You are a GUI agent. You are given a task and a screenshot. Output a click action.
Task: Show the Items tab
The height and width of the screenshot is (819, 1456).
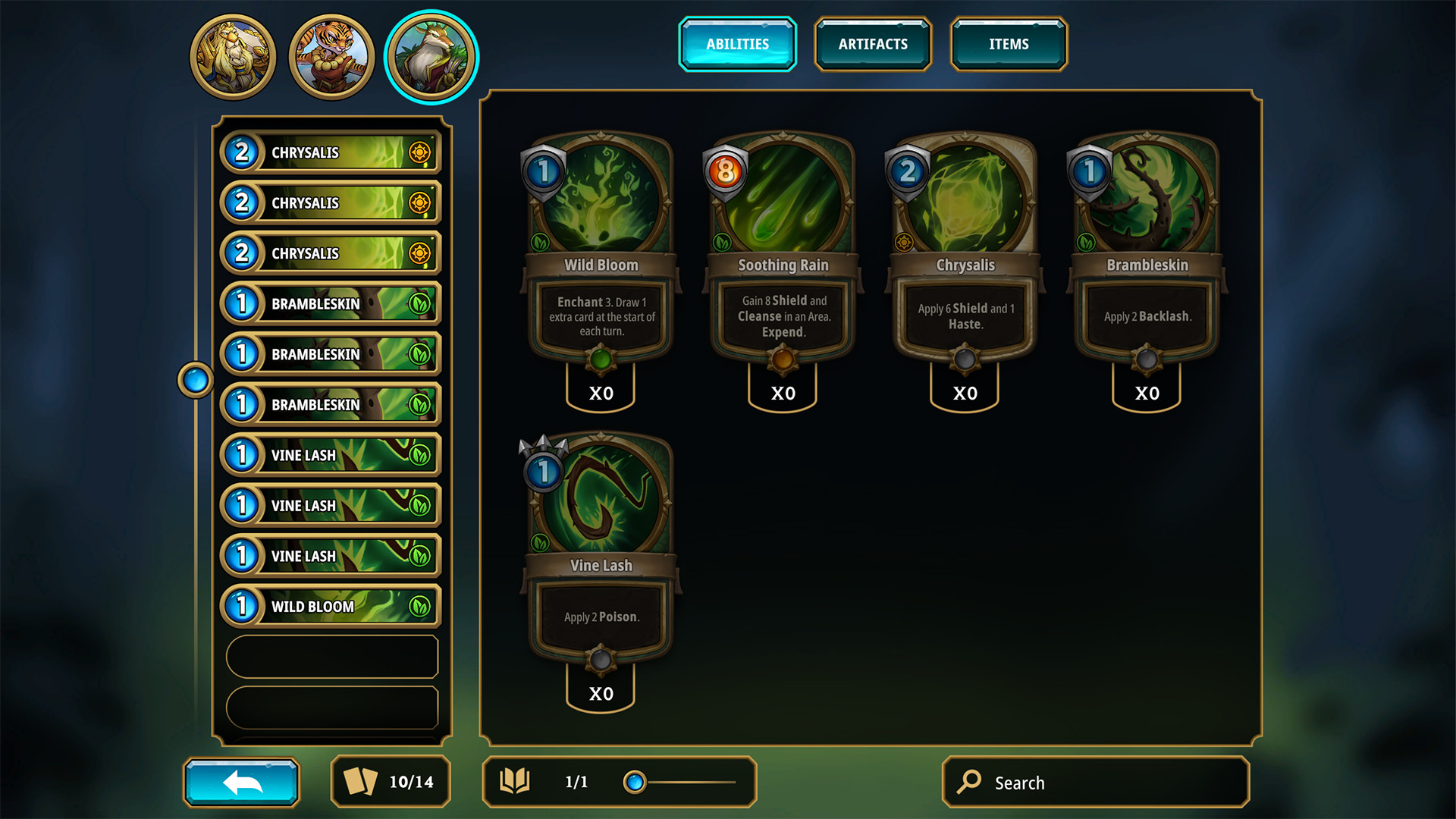tap(1009, 44)
